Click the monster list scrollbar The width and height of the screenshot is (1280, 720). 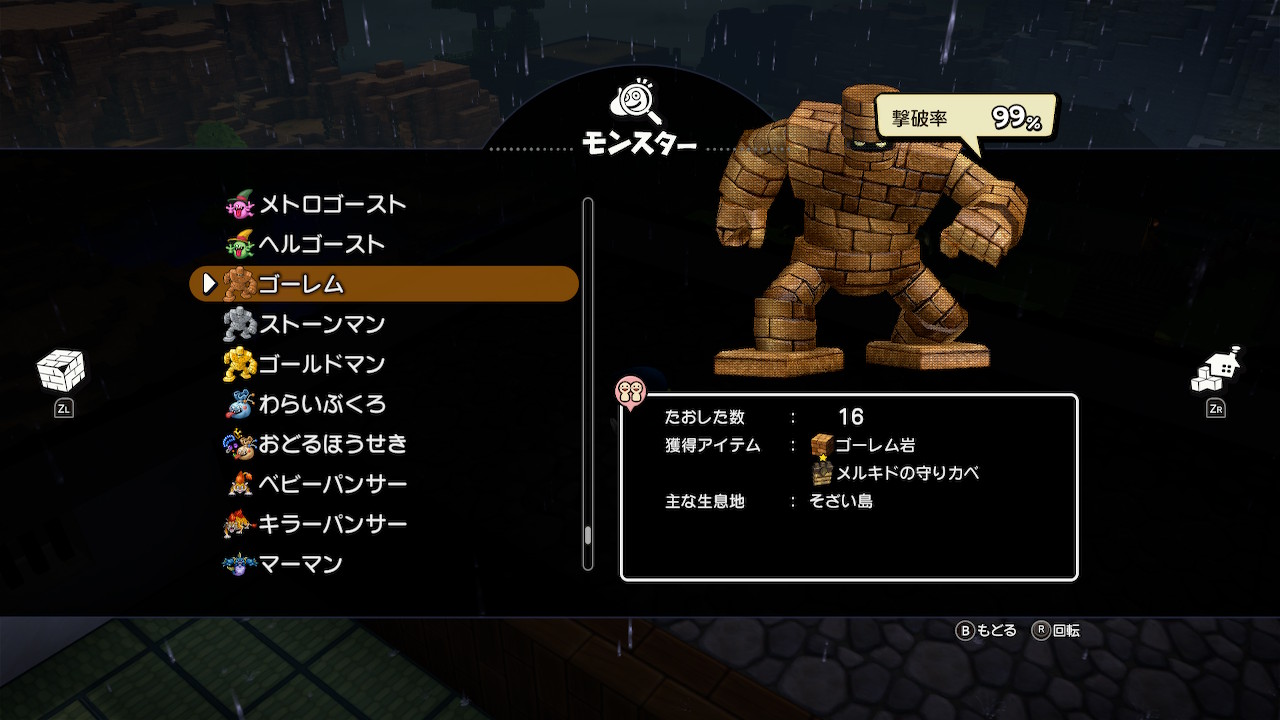[588, 384]
